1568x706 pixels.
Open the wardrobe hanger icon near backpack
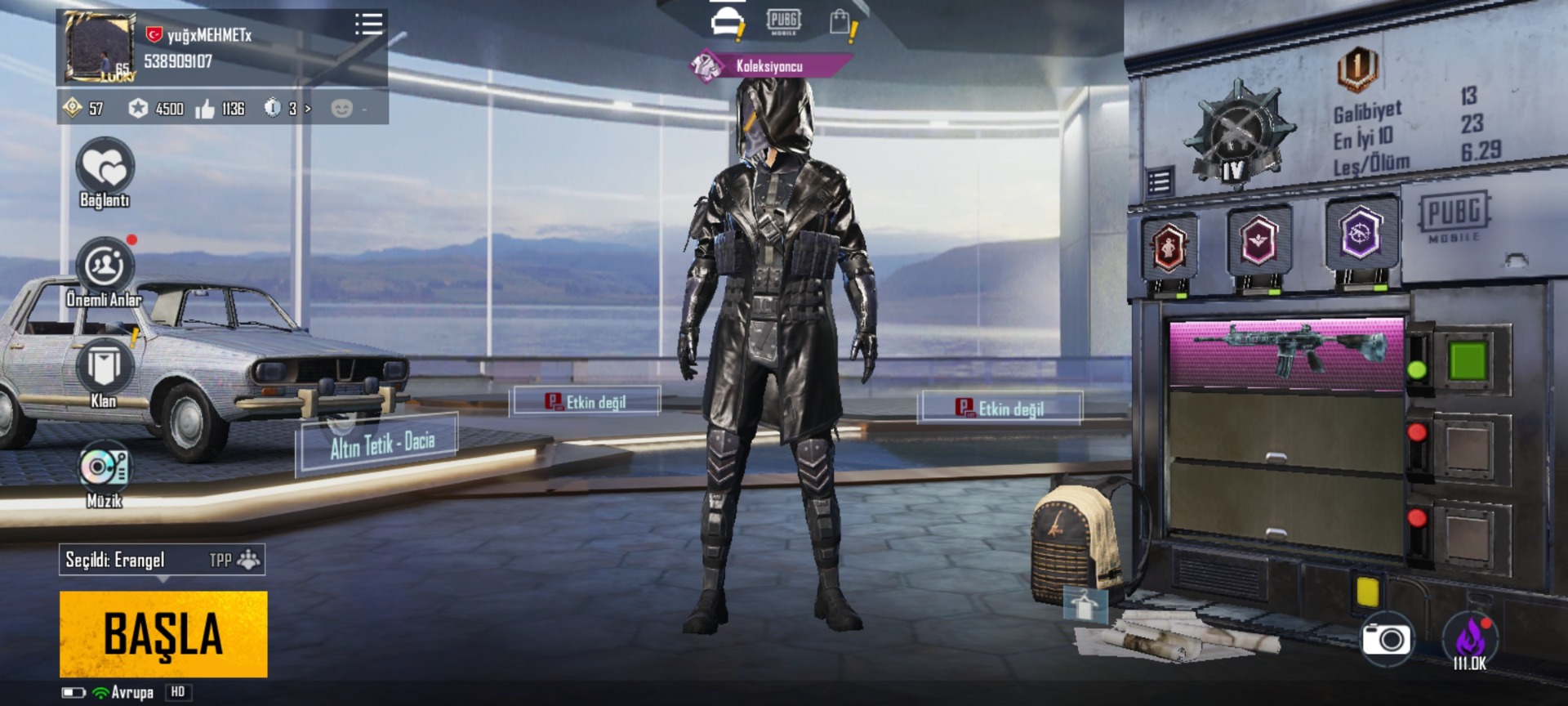pyautogui.click(x=1085, y=605)
